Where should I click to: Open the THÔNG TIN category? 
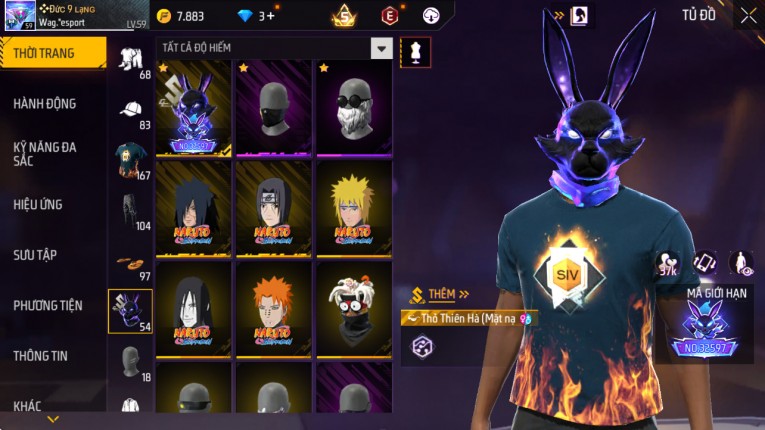pos(42,355)
